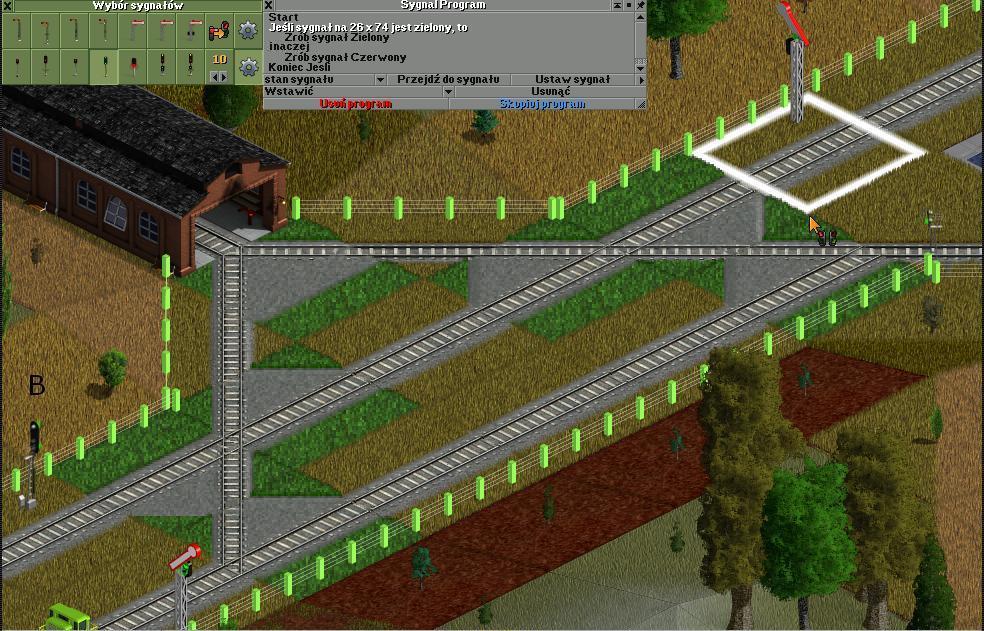Viewport: 984px width, 631px height.
Task: Close the Sygnał Program window
Action: pos(269,5)
